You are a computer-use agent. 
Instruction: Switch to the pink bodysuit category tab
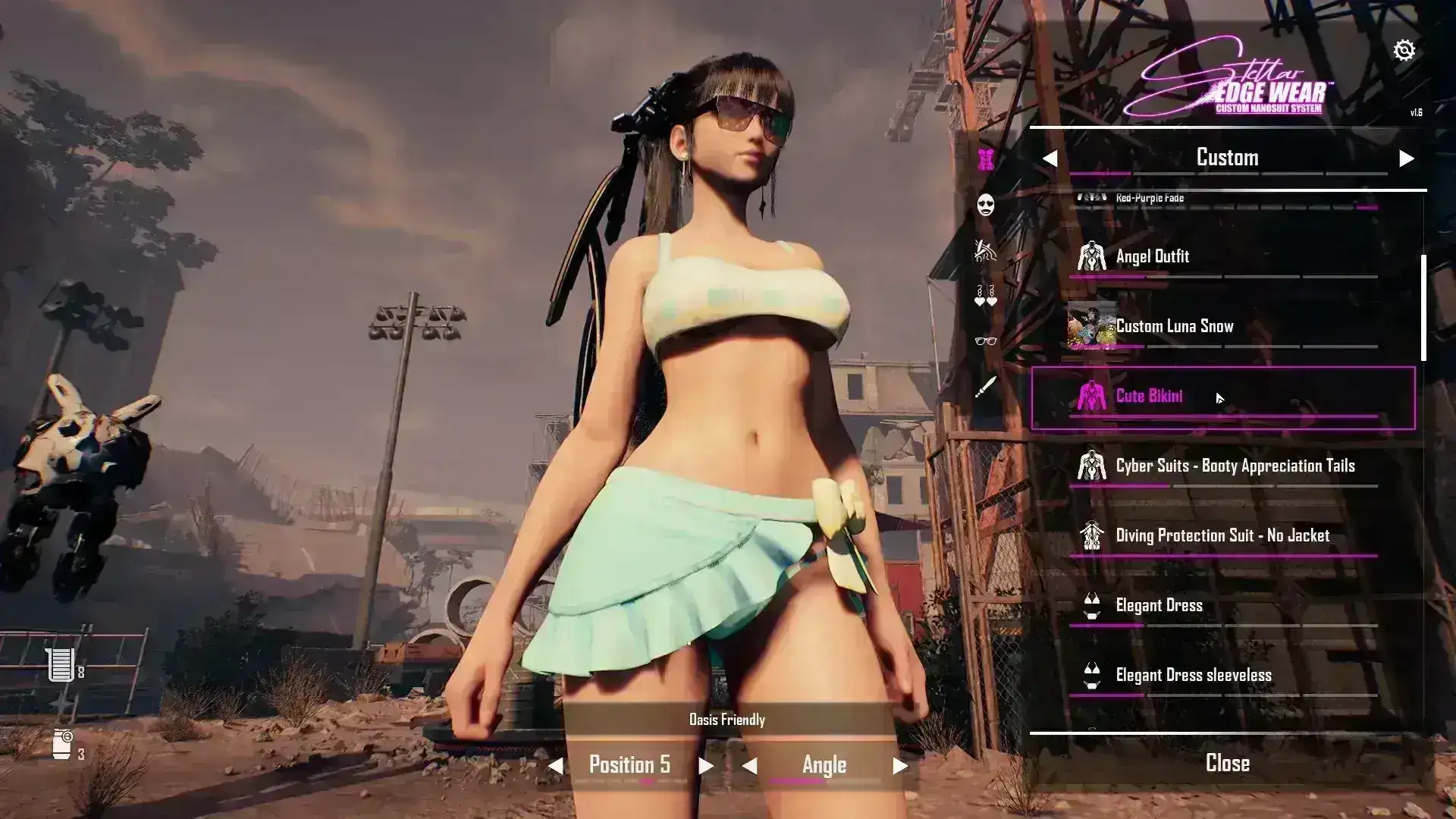[x=986, y=159]
